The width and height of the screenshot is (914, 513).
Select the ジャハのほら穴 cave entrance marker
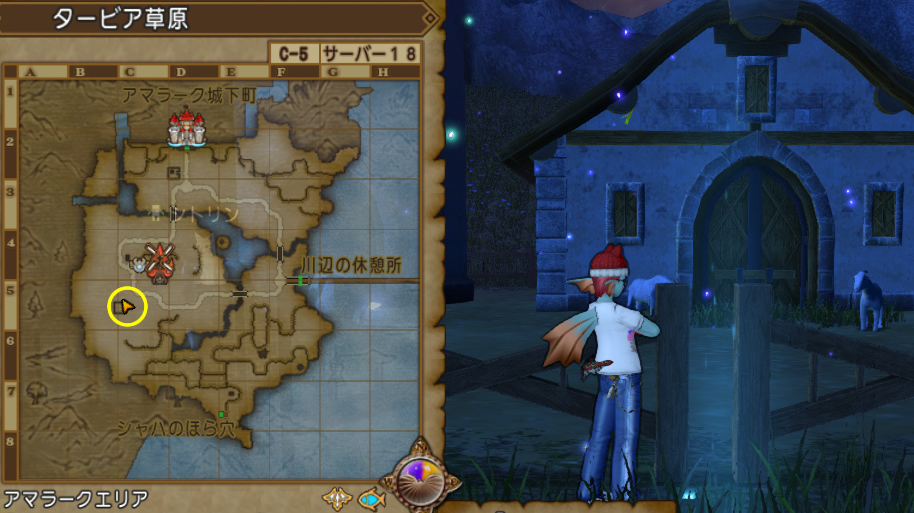pos(221,413)
